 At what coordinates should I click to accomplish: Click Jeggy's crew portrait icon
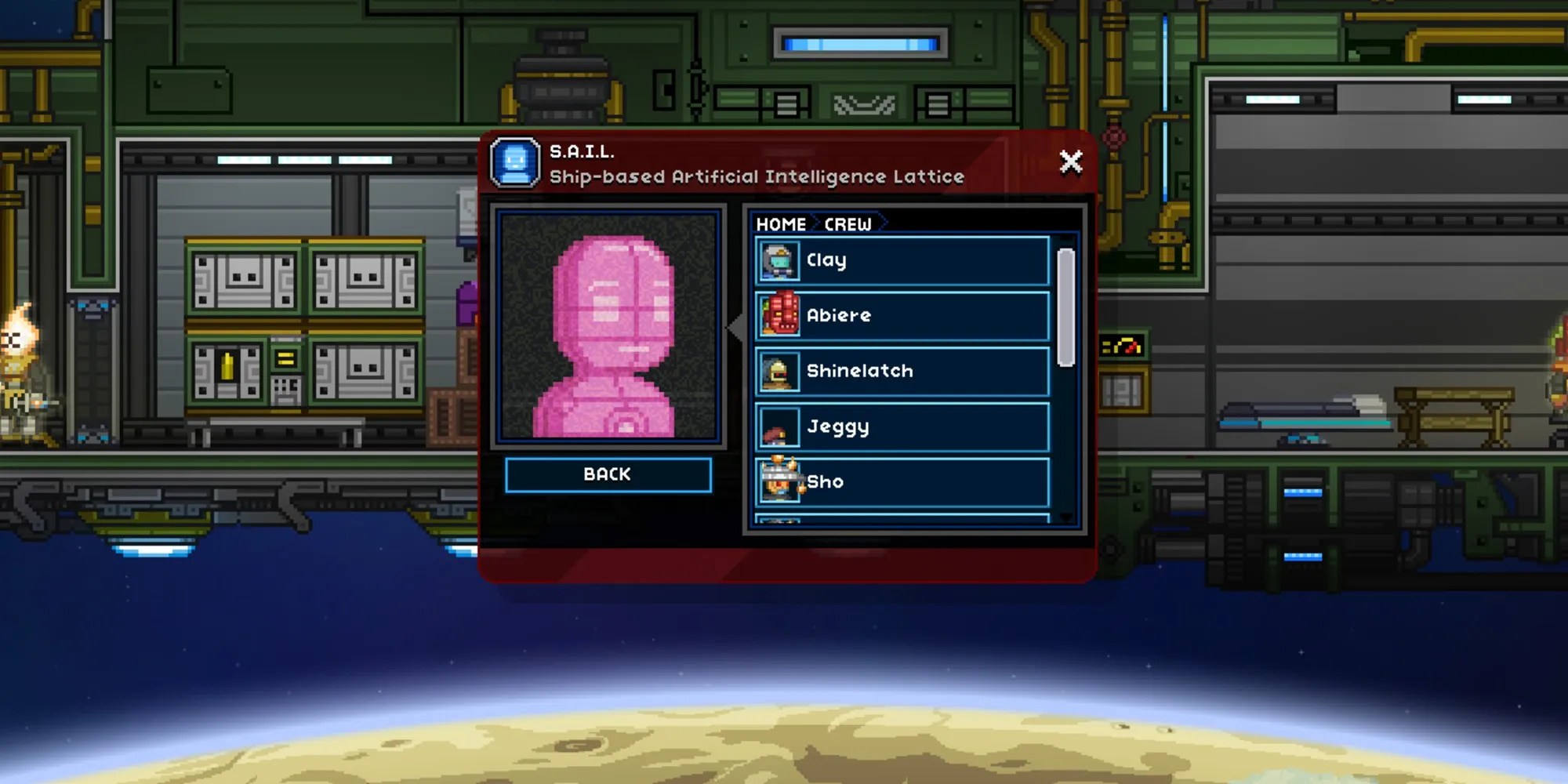point(778,427)
